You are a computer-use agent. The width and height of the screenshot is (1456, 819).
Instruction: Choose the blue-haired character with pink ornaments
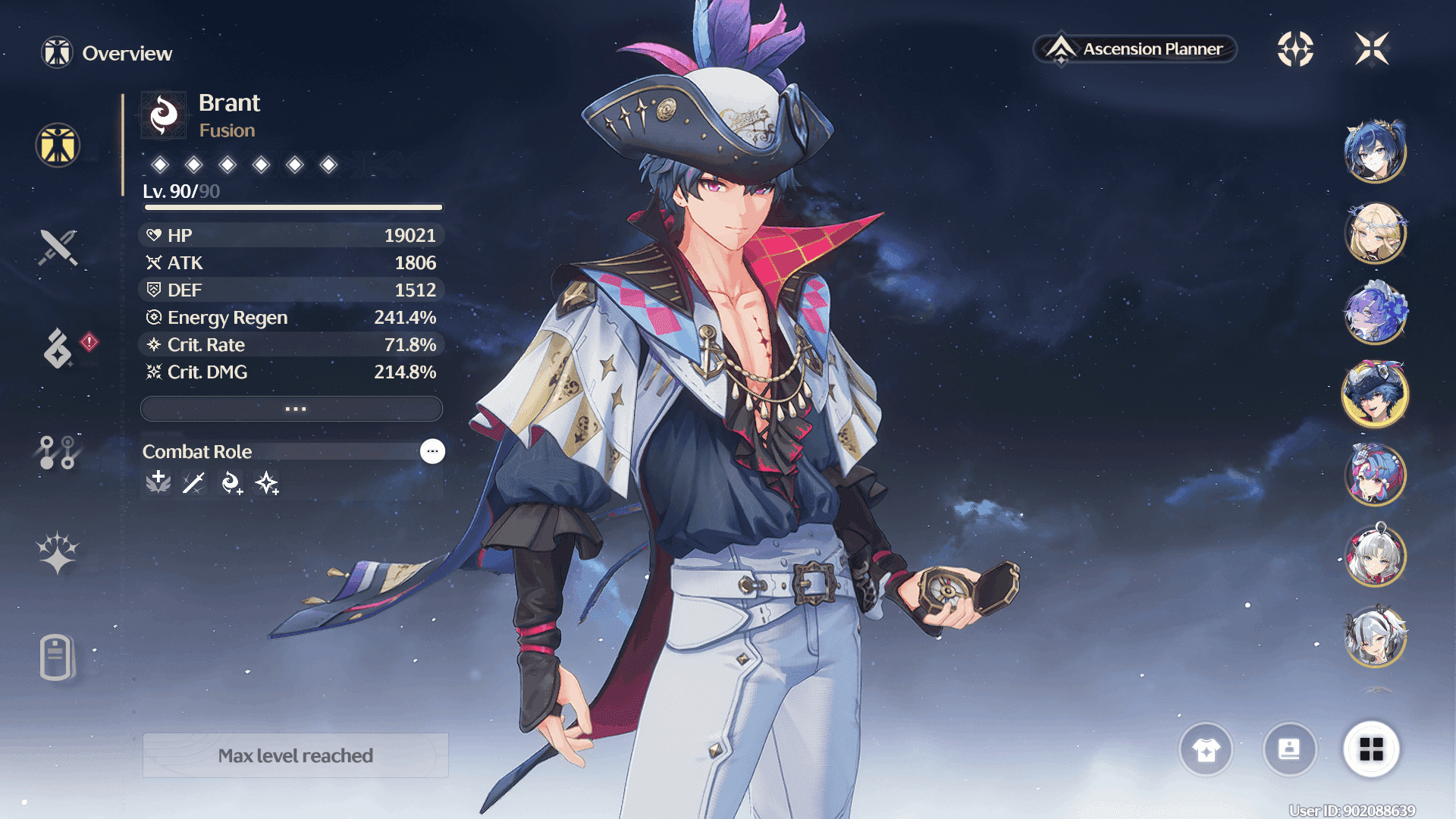pyautogui.click(x=1375, y=475)
